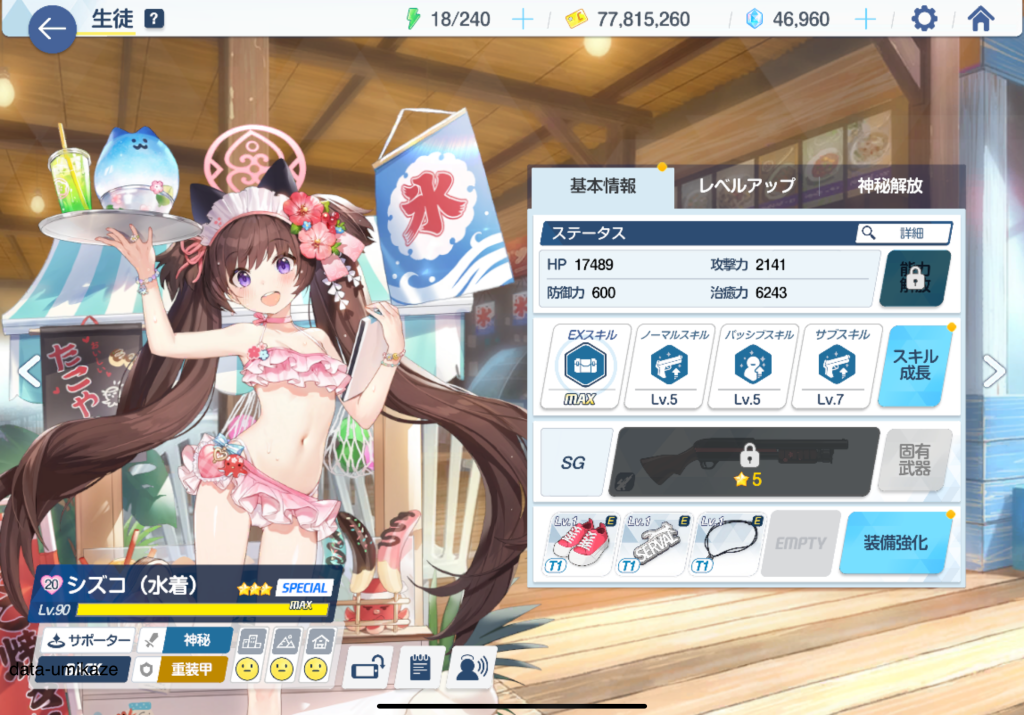
Task: Open the 神秘解放 tab
Action: 889,186
